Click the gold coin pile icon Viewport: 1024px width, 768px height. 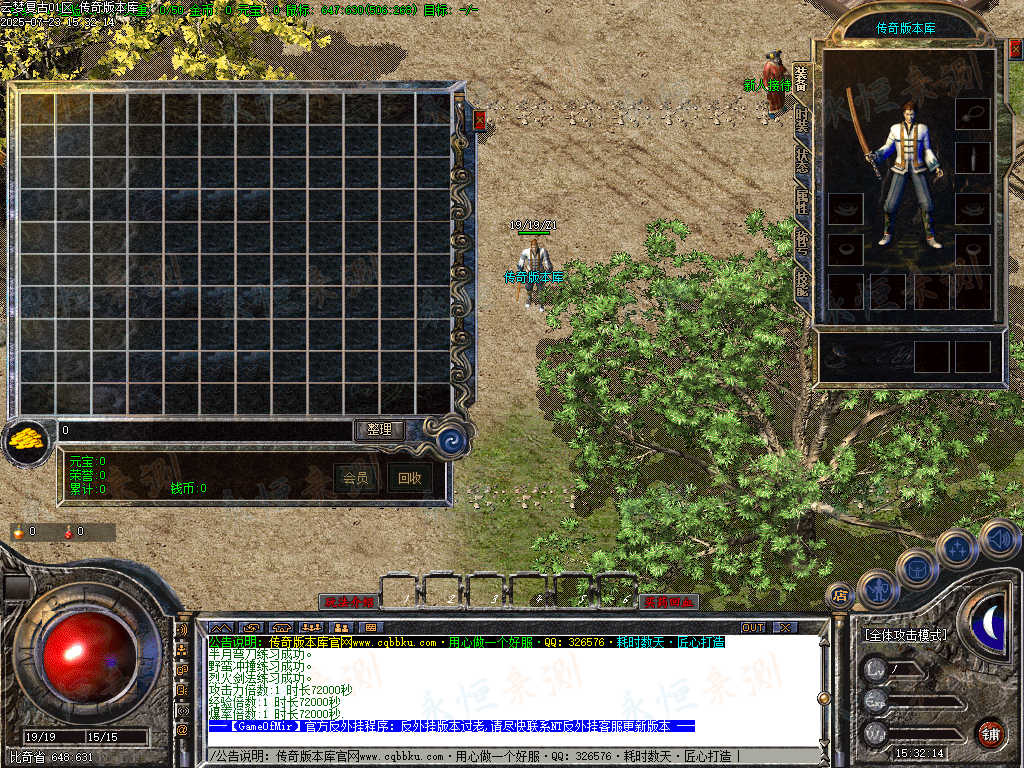click(x=26, y=440)
